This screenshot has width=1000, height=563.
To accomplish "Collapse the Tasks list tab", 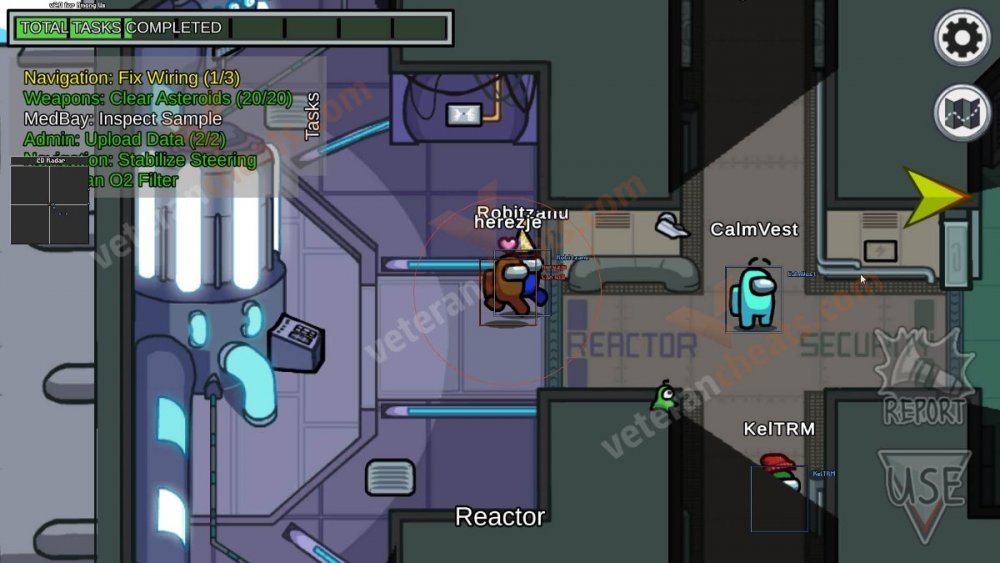I will [x=312, y=116].
